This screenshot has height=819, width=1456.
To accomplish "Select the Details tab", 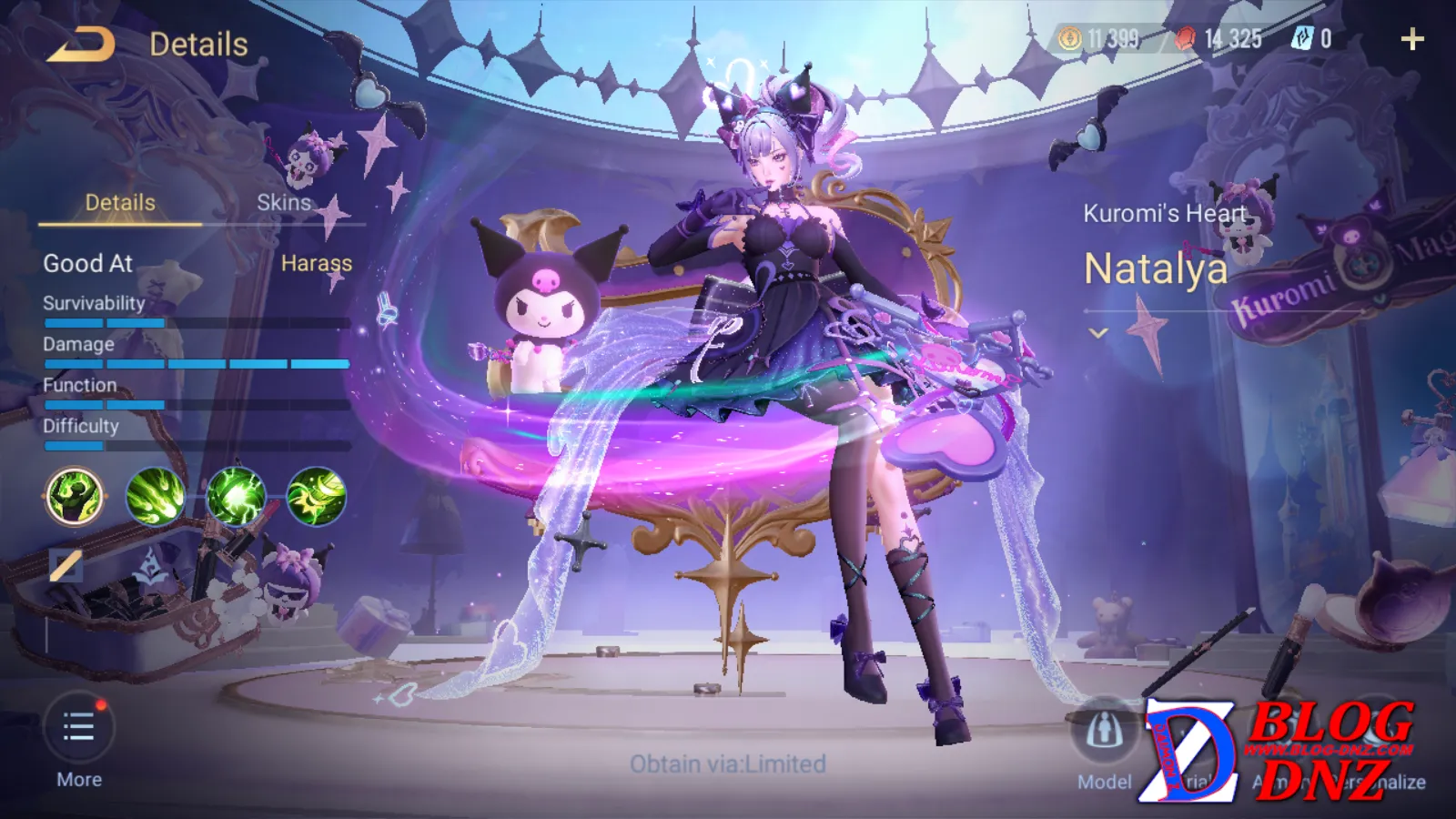I will pos(120,202).
